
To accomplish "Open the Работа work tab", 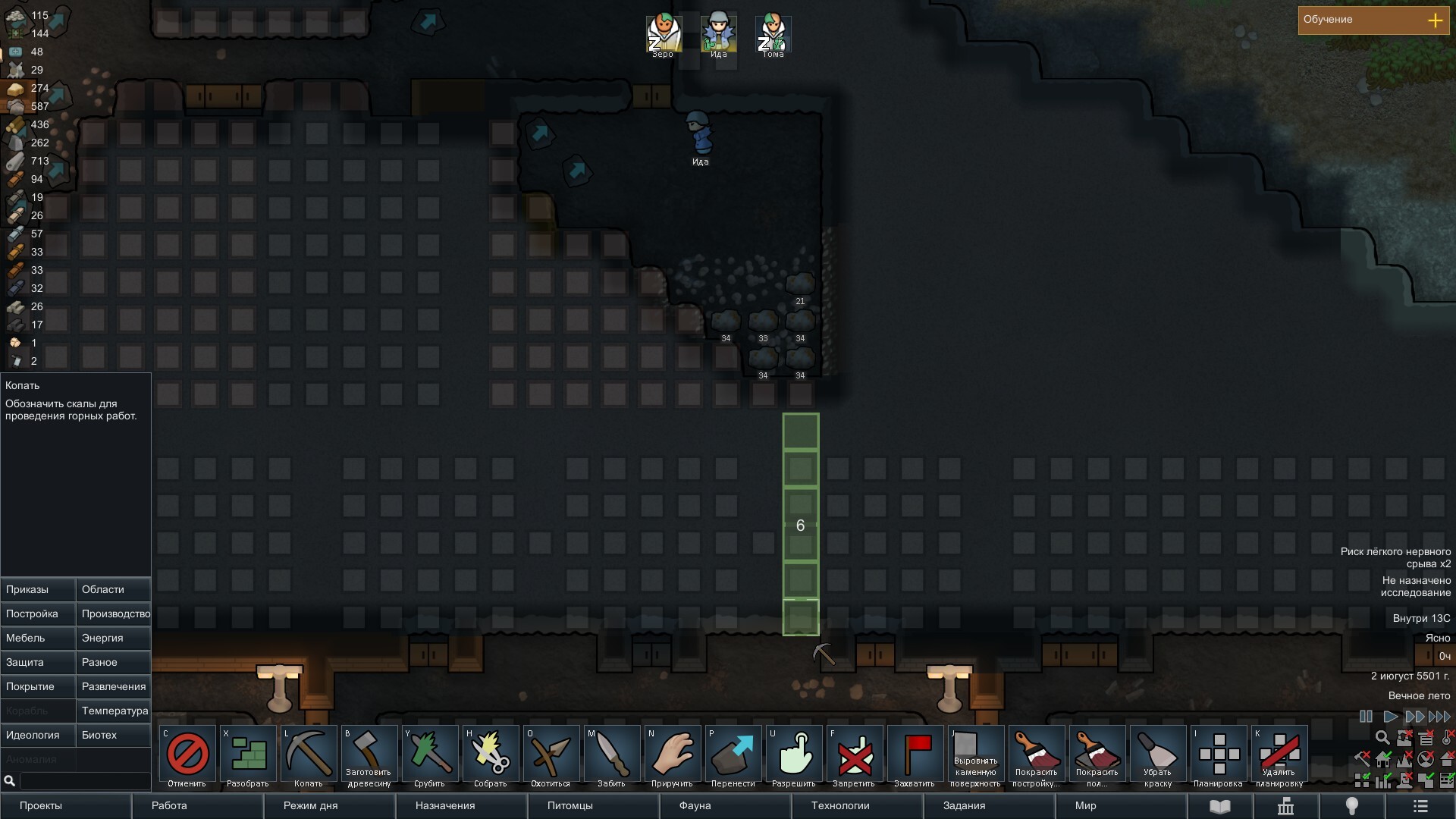I will (x=197, y=805).
